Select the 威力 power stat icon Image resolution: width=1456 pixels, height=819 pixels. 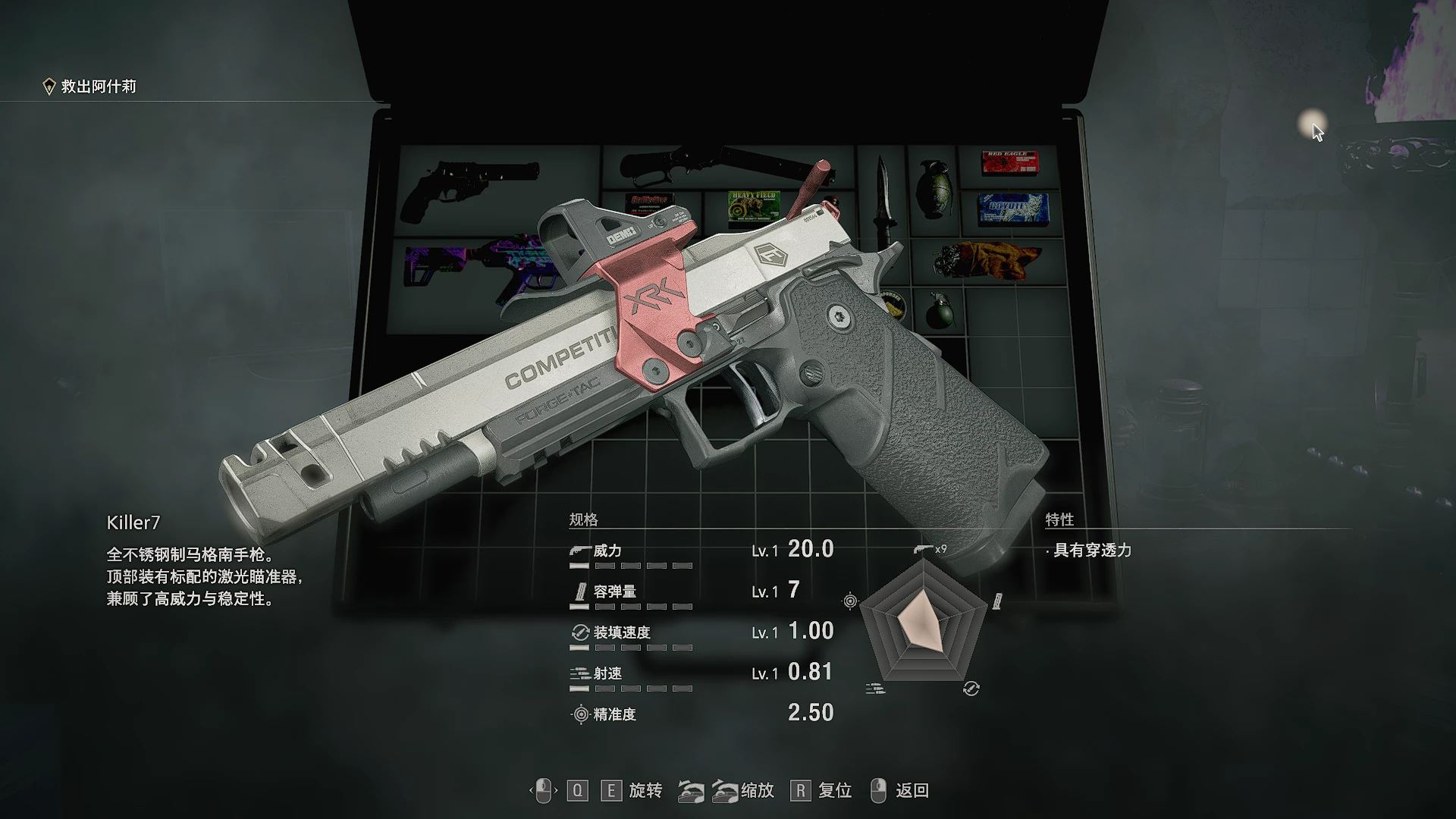tap(579, 550)
